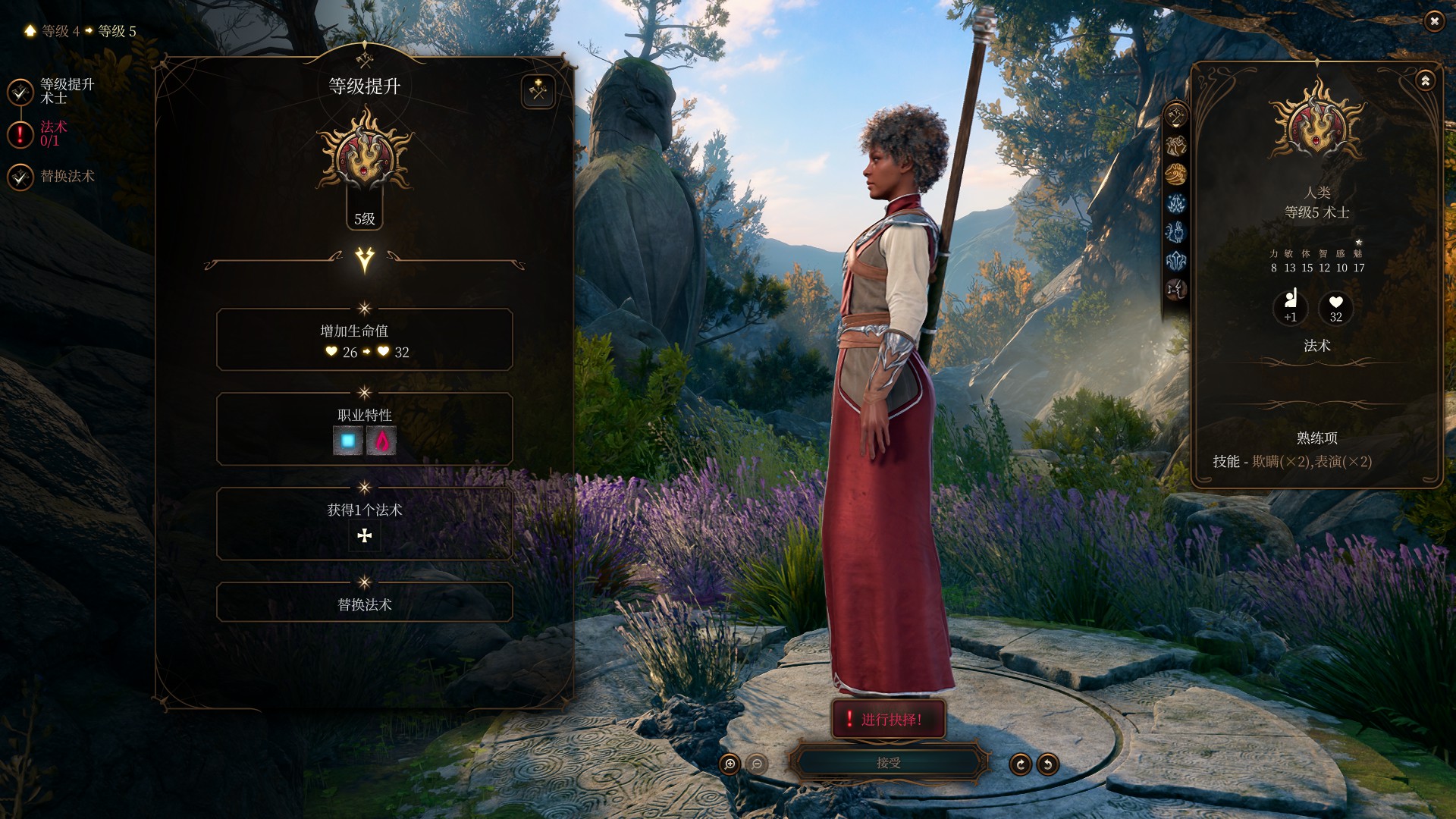Zoom in on the character model
Image resolution: width=1456 pixels, height=819 pixels.
coord(730,764)
